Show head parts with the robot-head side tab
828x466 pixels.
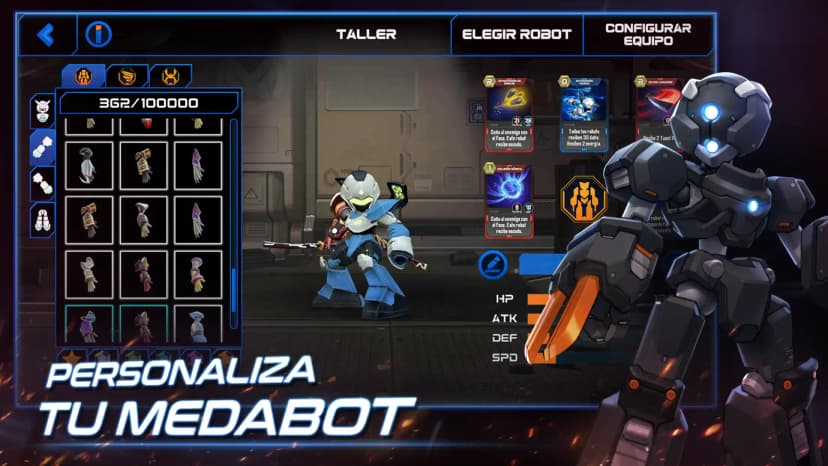coord(42,109)
